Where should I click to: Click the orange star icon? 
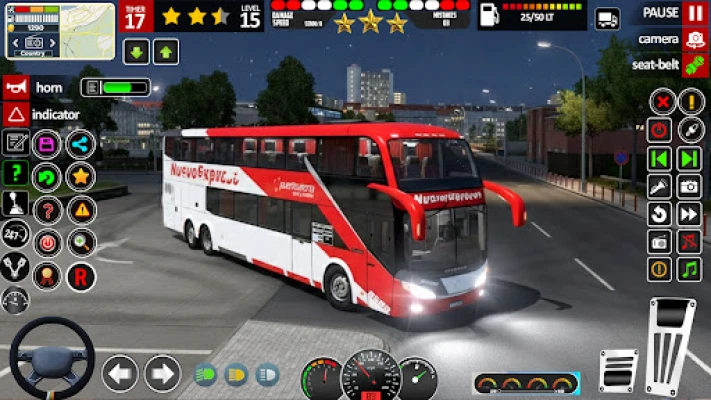coord(81,177)
